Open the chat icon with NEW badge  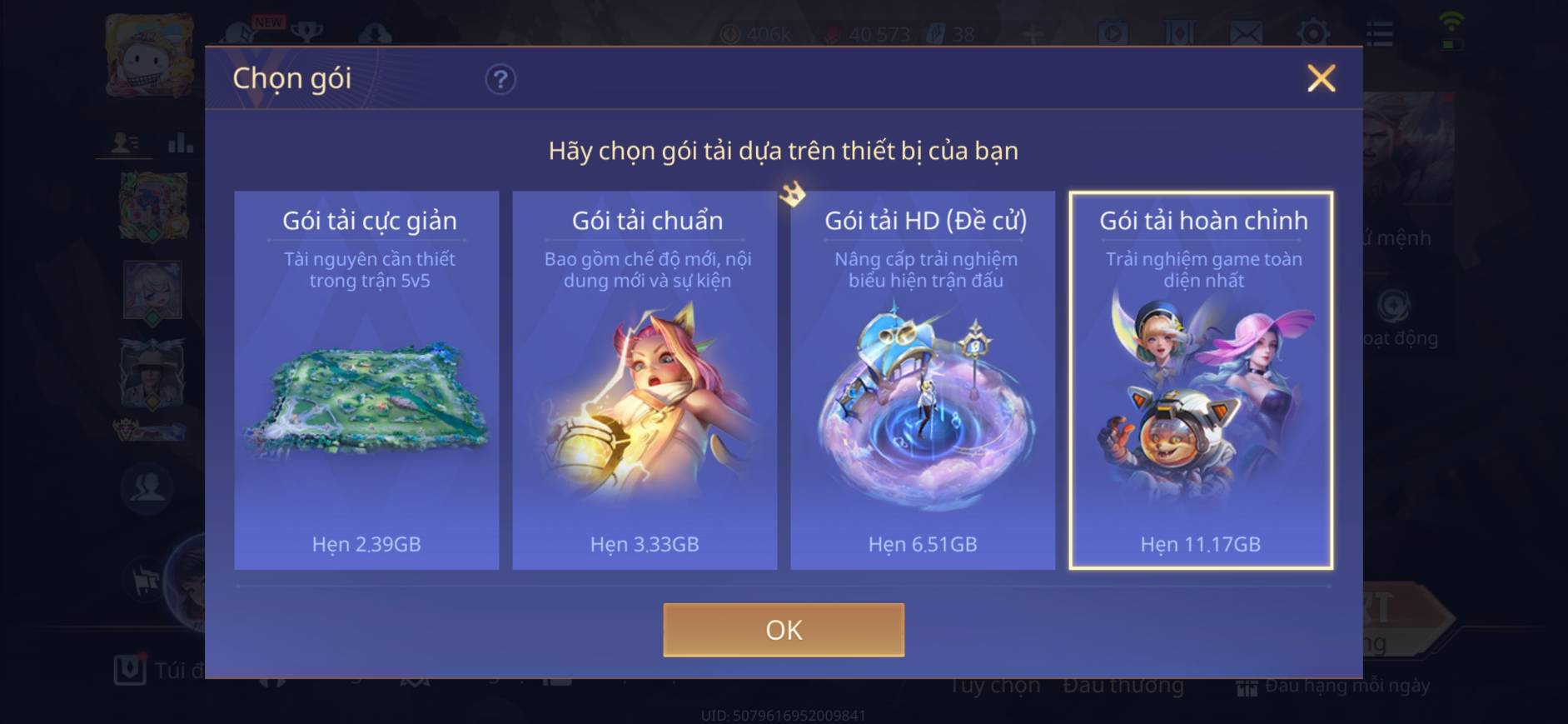point(241,33)
